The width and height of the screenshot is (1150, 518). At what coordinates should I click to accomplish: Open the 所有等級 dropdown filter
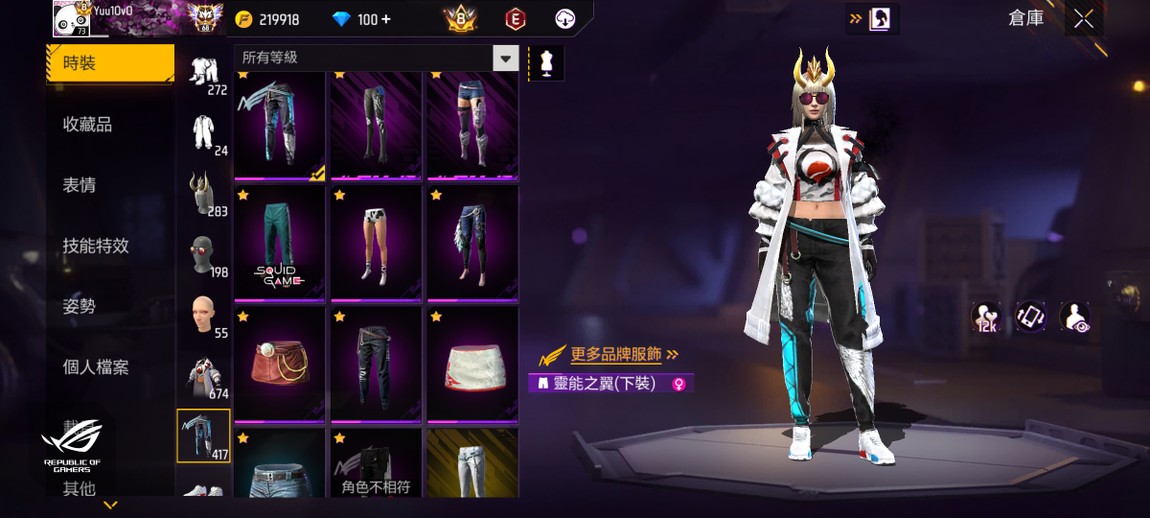pyautogui.click(x=379, y=58)
